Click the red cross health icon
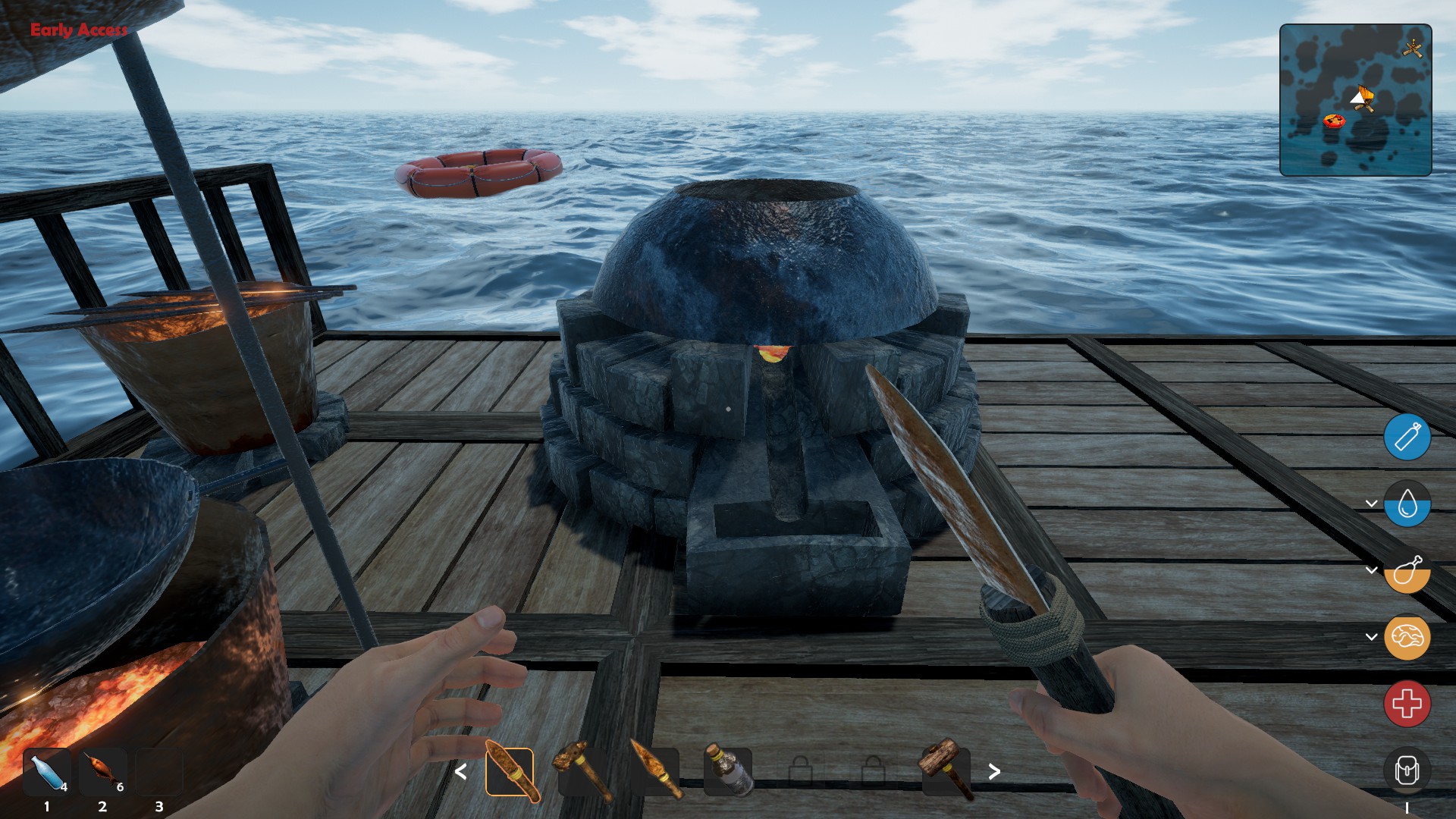 pyautogui.click(x=1407, y=704)
